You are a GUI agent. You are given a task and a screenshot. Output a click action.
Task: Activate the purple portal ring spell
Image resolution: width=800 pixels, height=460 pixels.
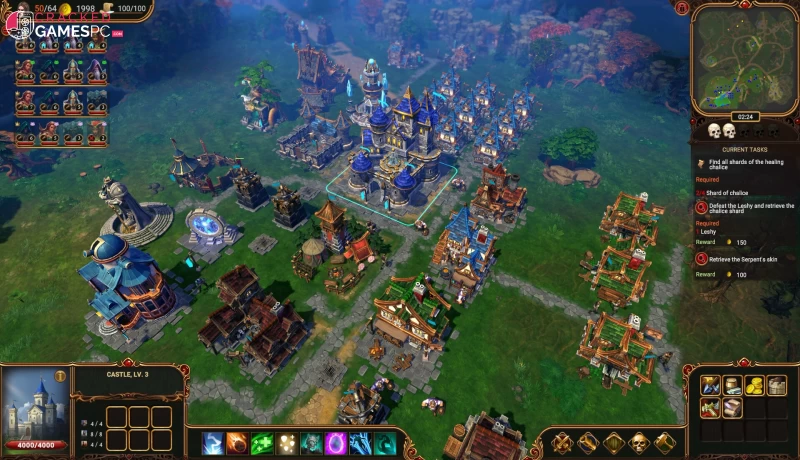coord(336,442)
